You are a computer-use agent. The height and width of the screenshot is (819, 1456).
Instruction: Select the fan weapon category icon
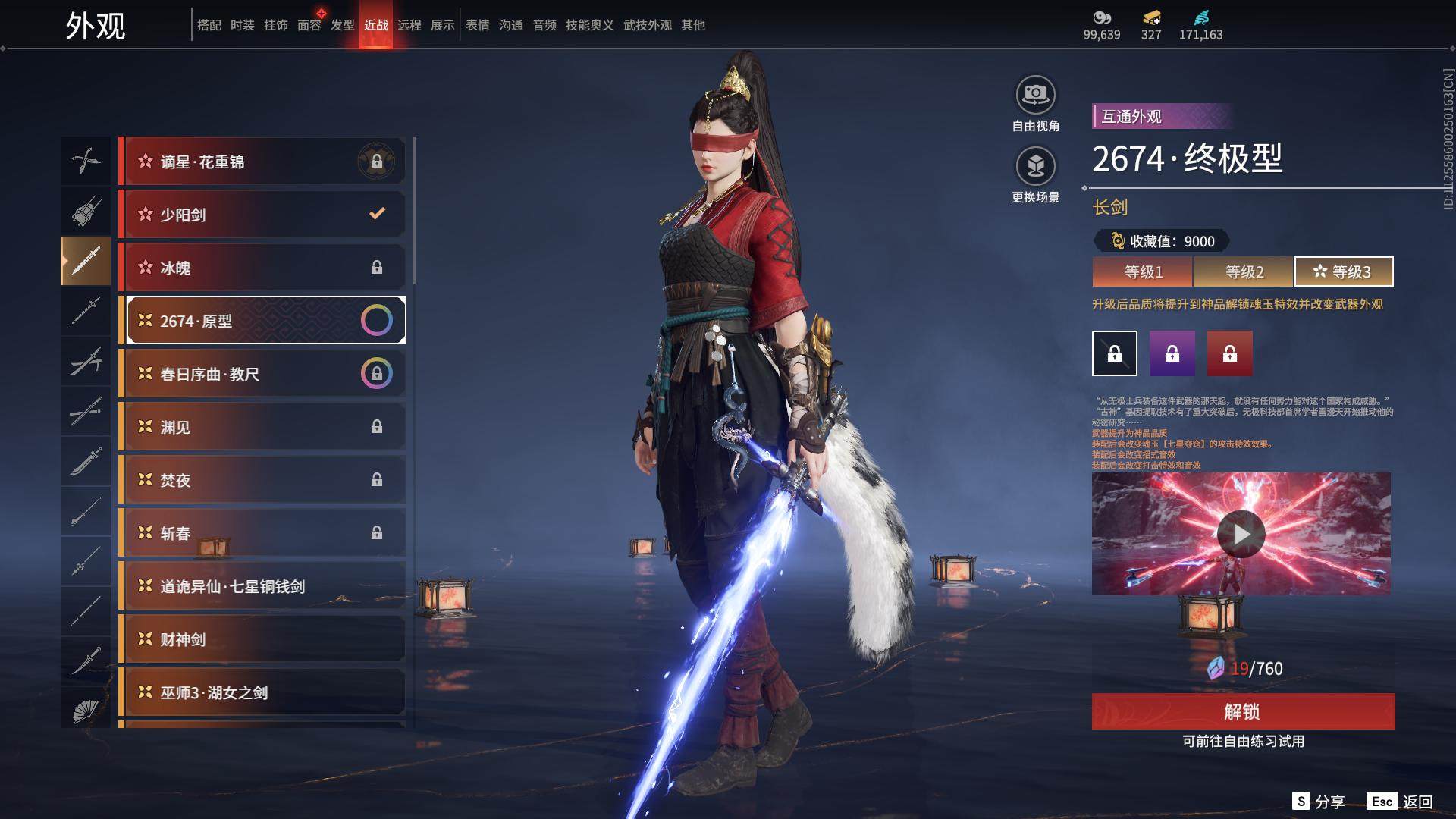86,711
